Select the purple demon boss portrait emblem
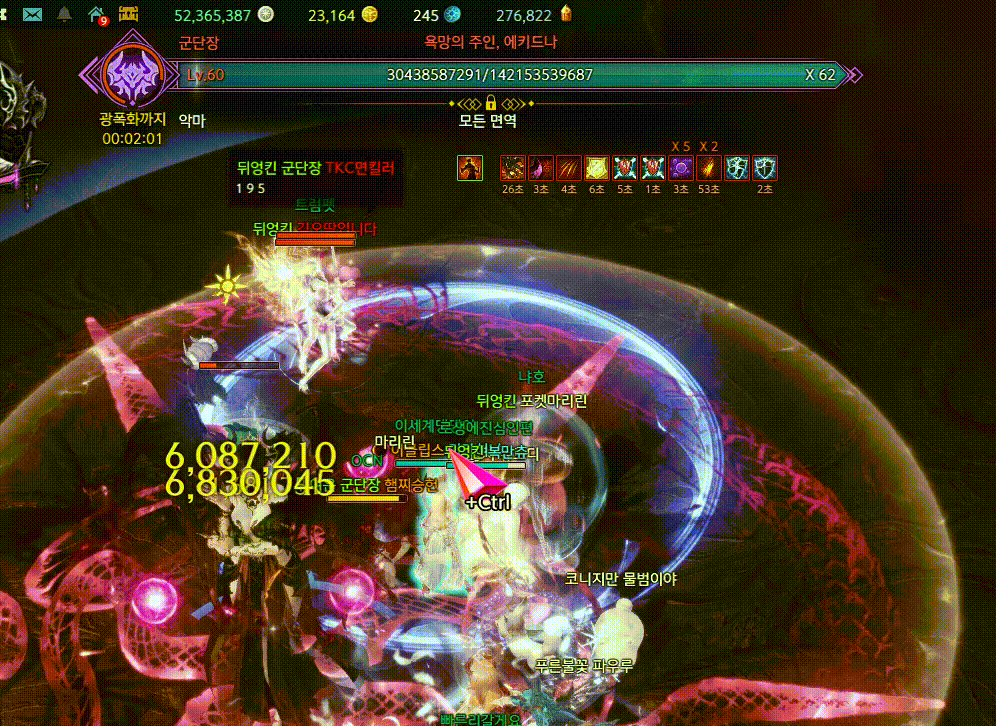This screenshot has width=996, height=726. pyautogui.click(x=127, y=72)
